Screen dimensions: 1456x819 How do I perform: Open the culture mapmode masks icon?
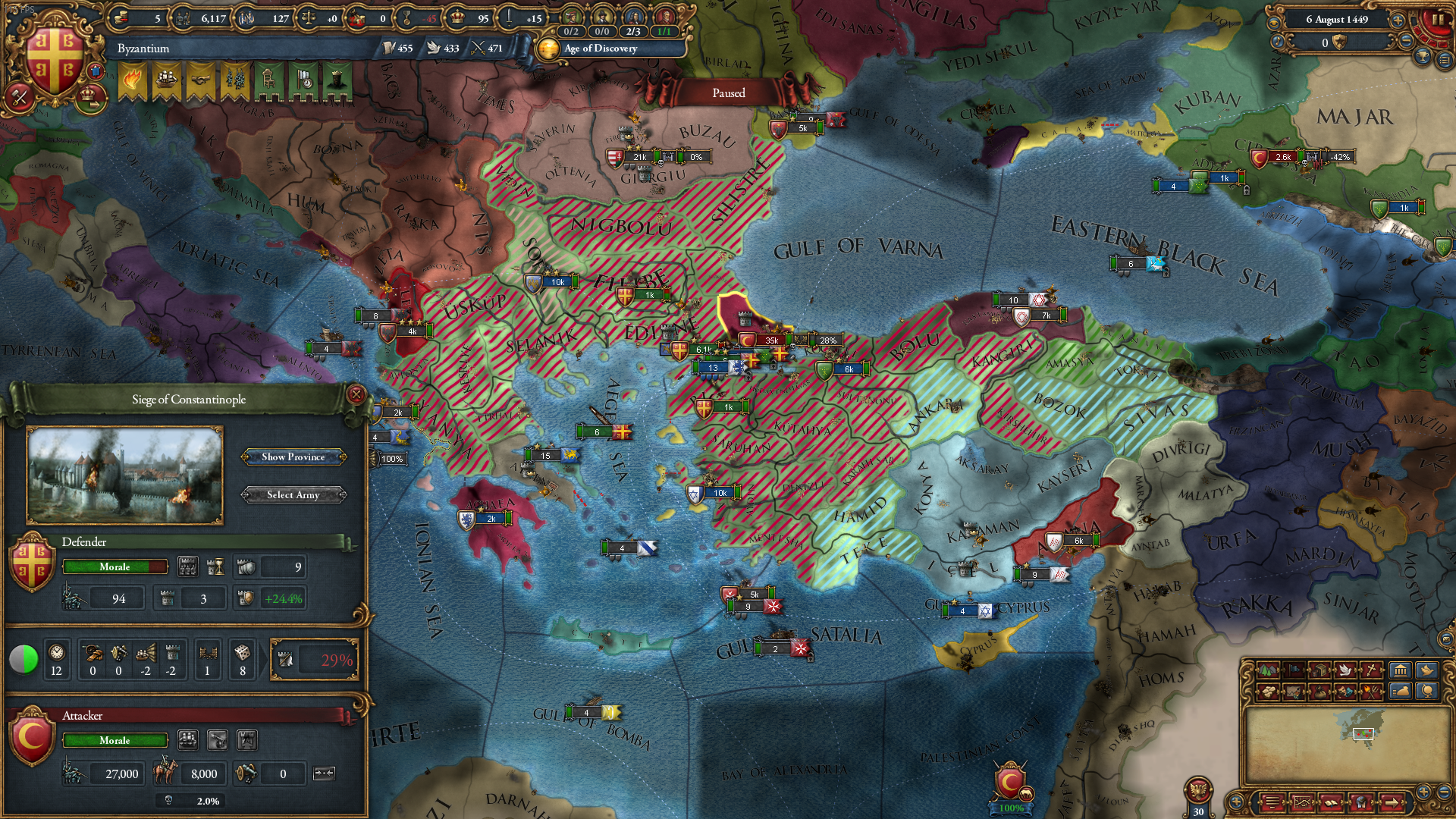(x=1344, y=691)
